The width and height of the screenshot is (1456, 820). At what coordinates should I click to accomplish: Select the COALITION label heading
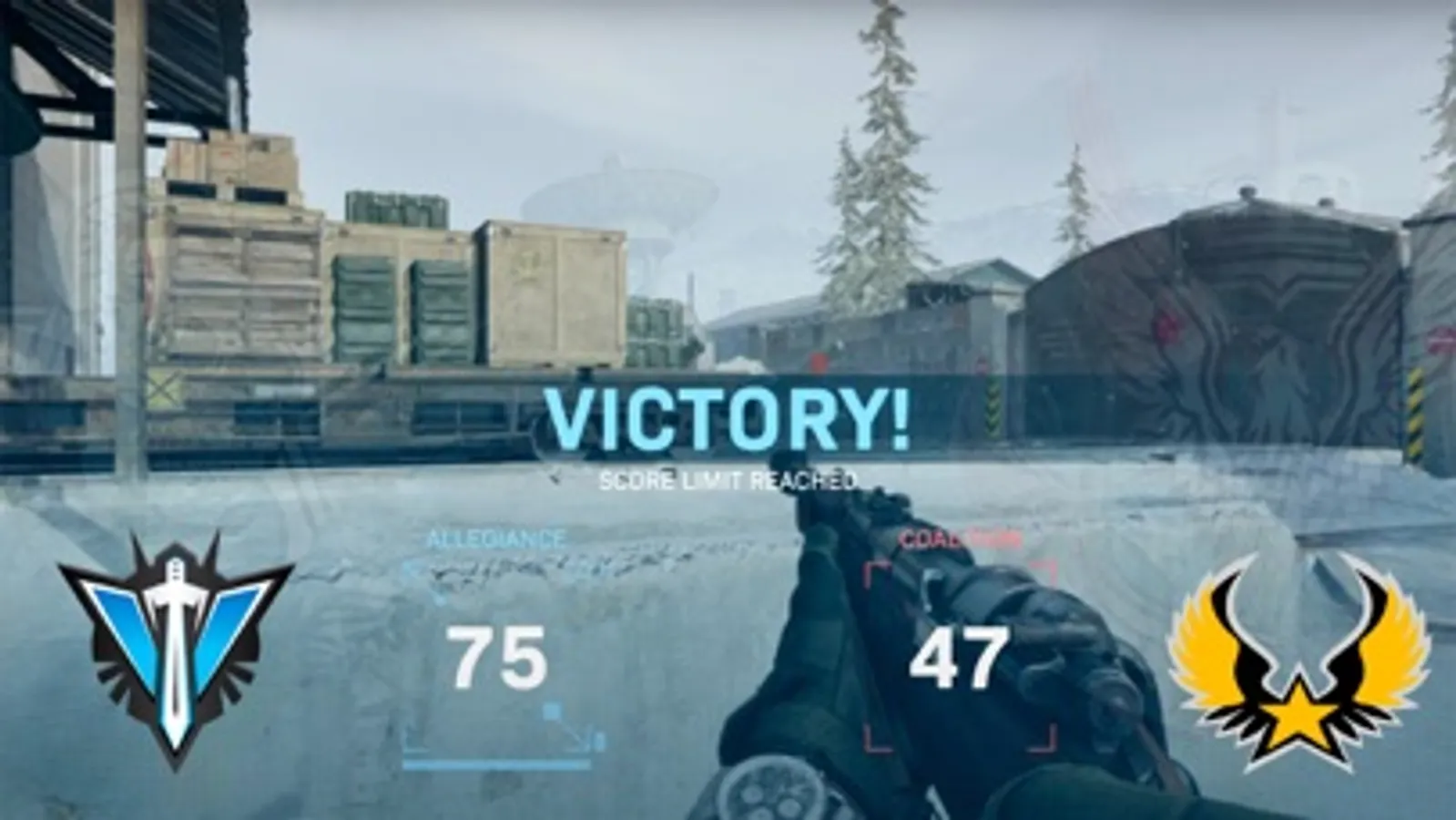tap(961, 539)
